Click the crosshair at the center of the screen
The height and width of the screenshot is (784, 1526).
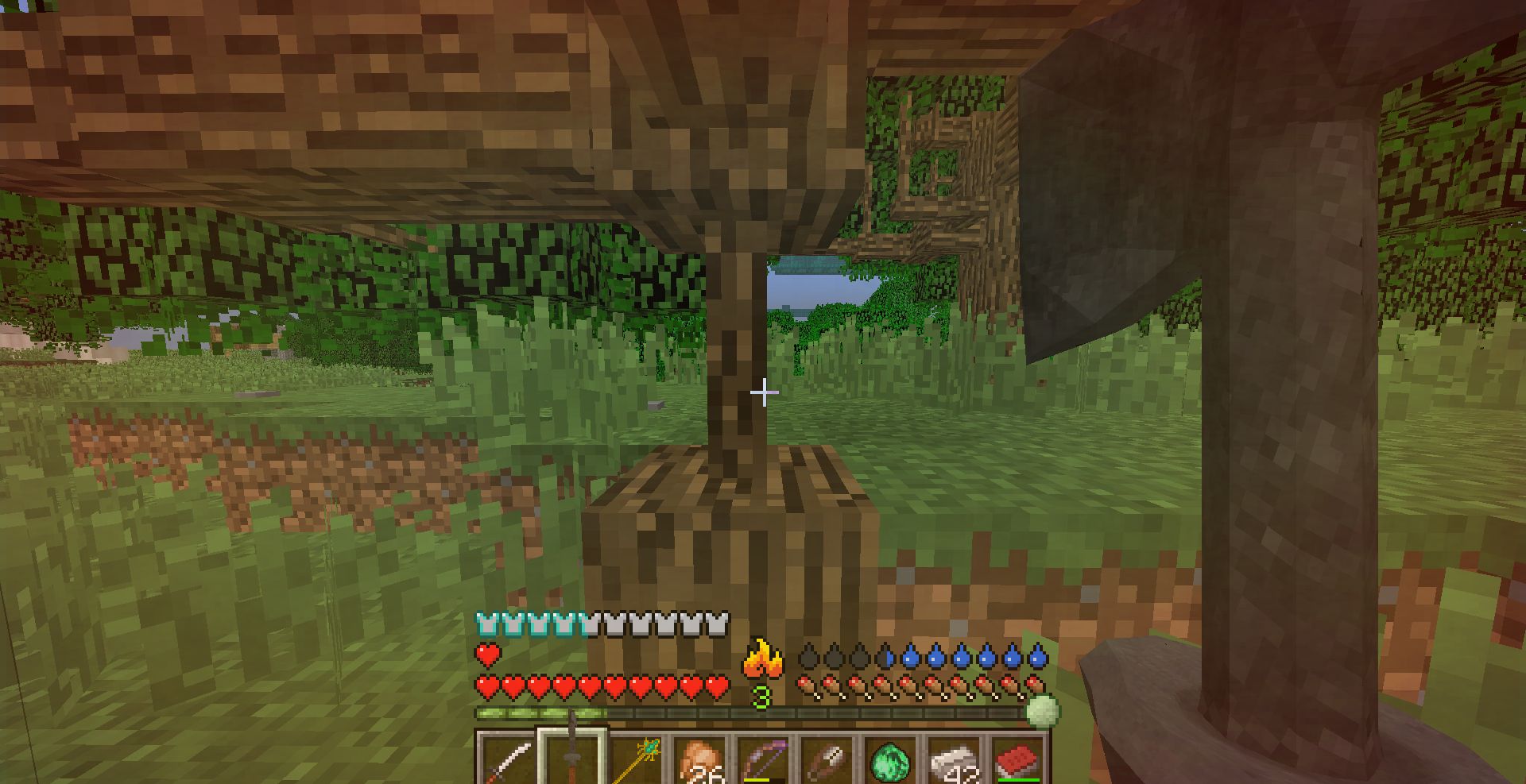763,392
